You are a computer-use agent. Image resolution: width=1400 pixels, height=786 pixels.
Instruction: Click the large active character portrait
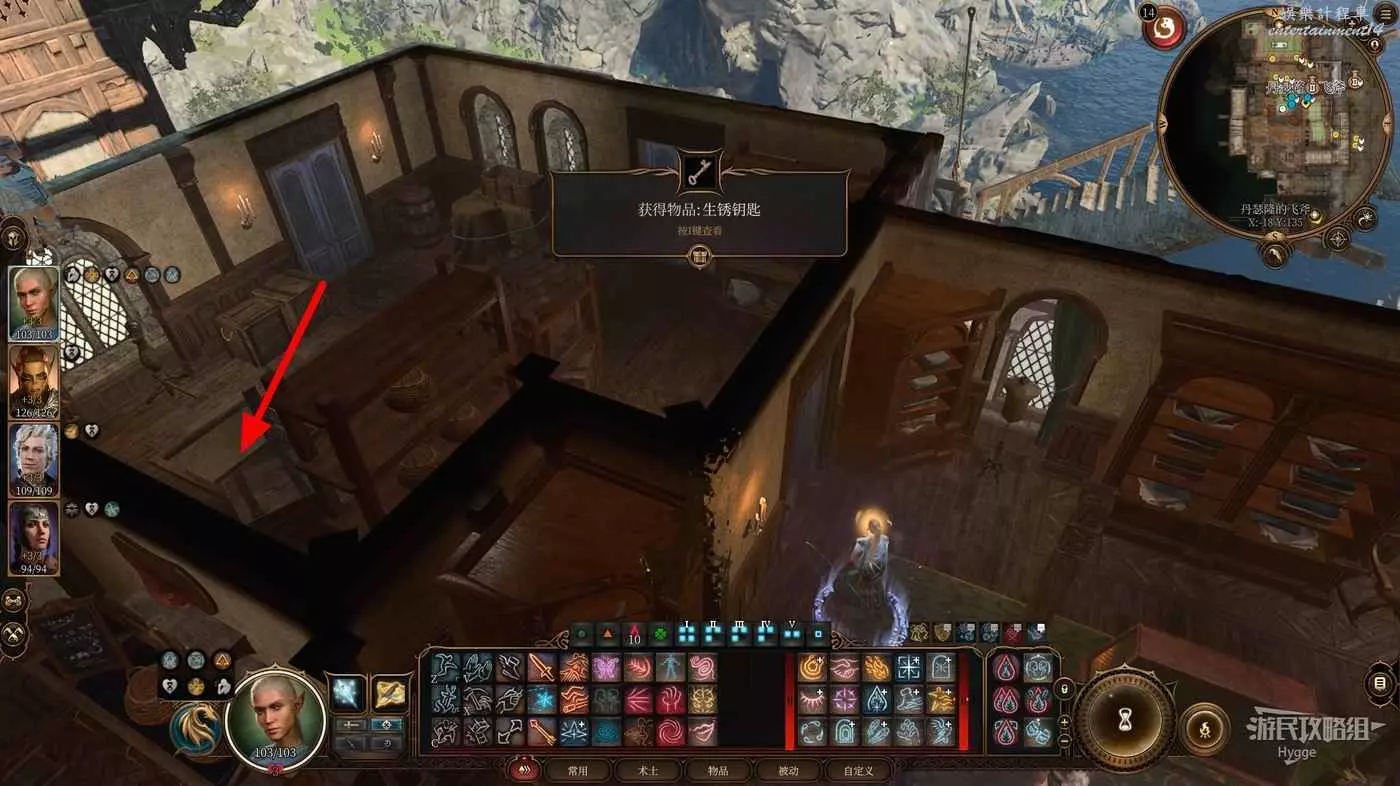click(x=275, y=716)
